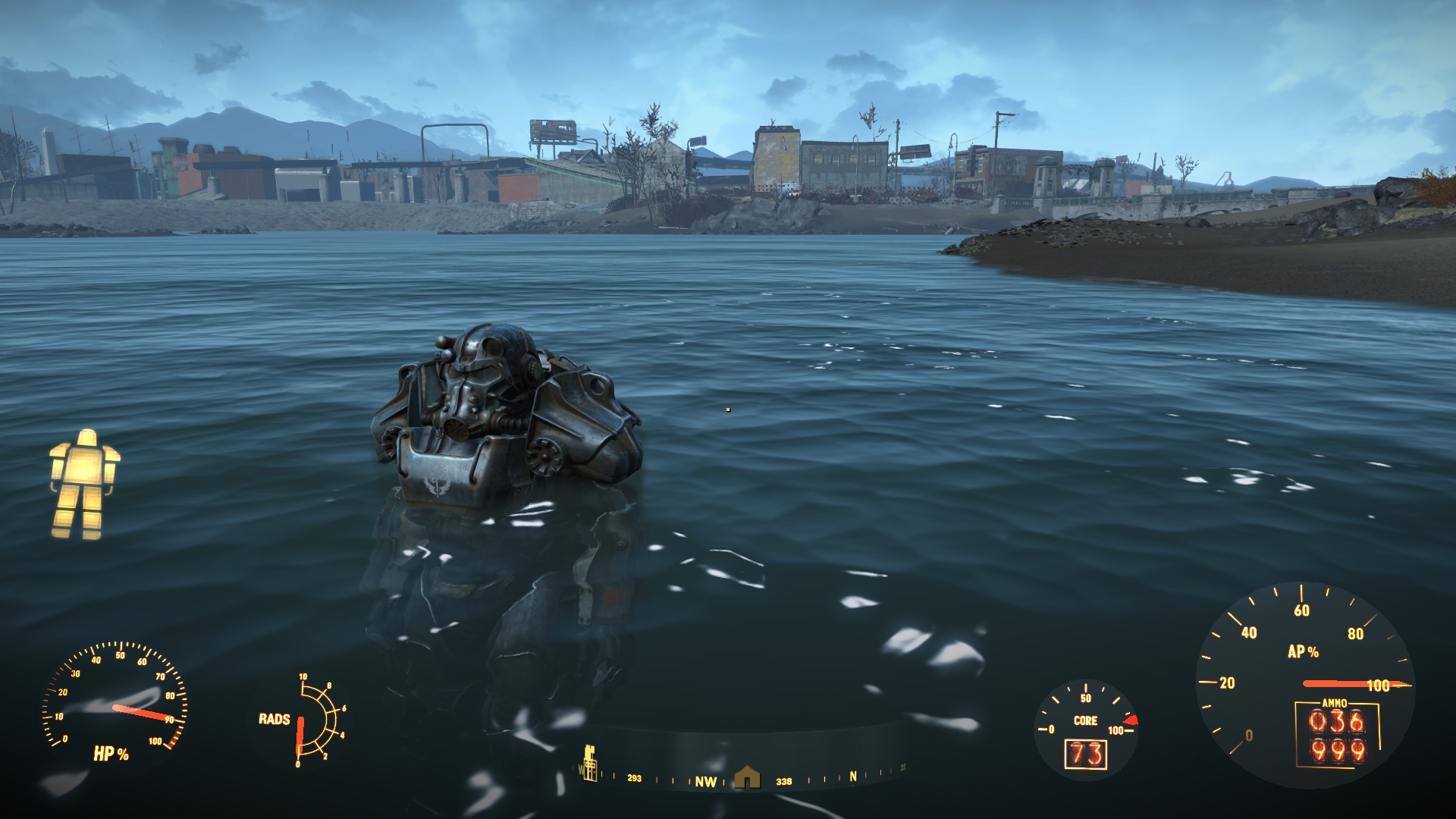Click the yellow power armor condition figure
Viewport: 1456px width, 819px height.
pos(84,484)
